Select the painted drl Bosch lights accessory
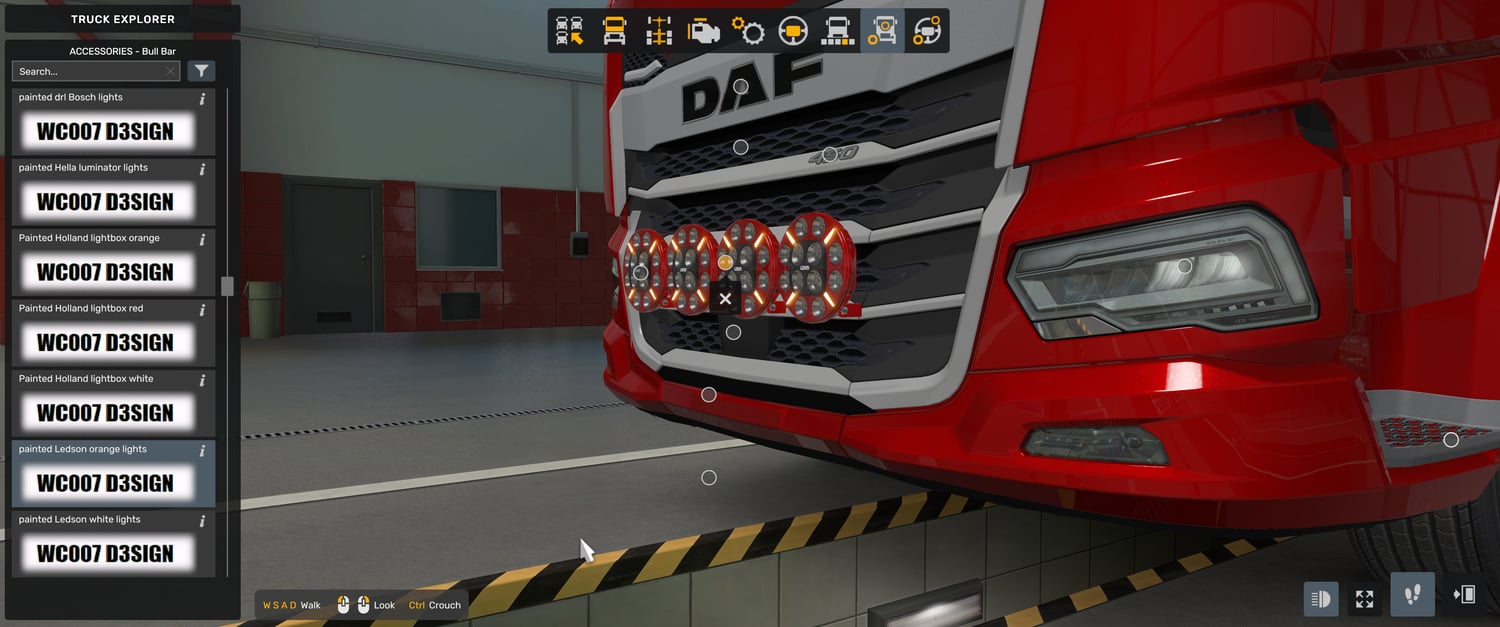Screen dimensions: 1500x627 [x=105, y=131]
